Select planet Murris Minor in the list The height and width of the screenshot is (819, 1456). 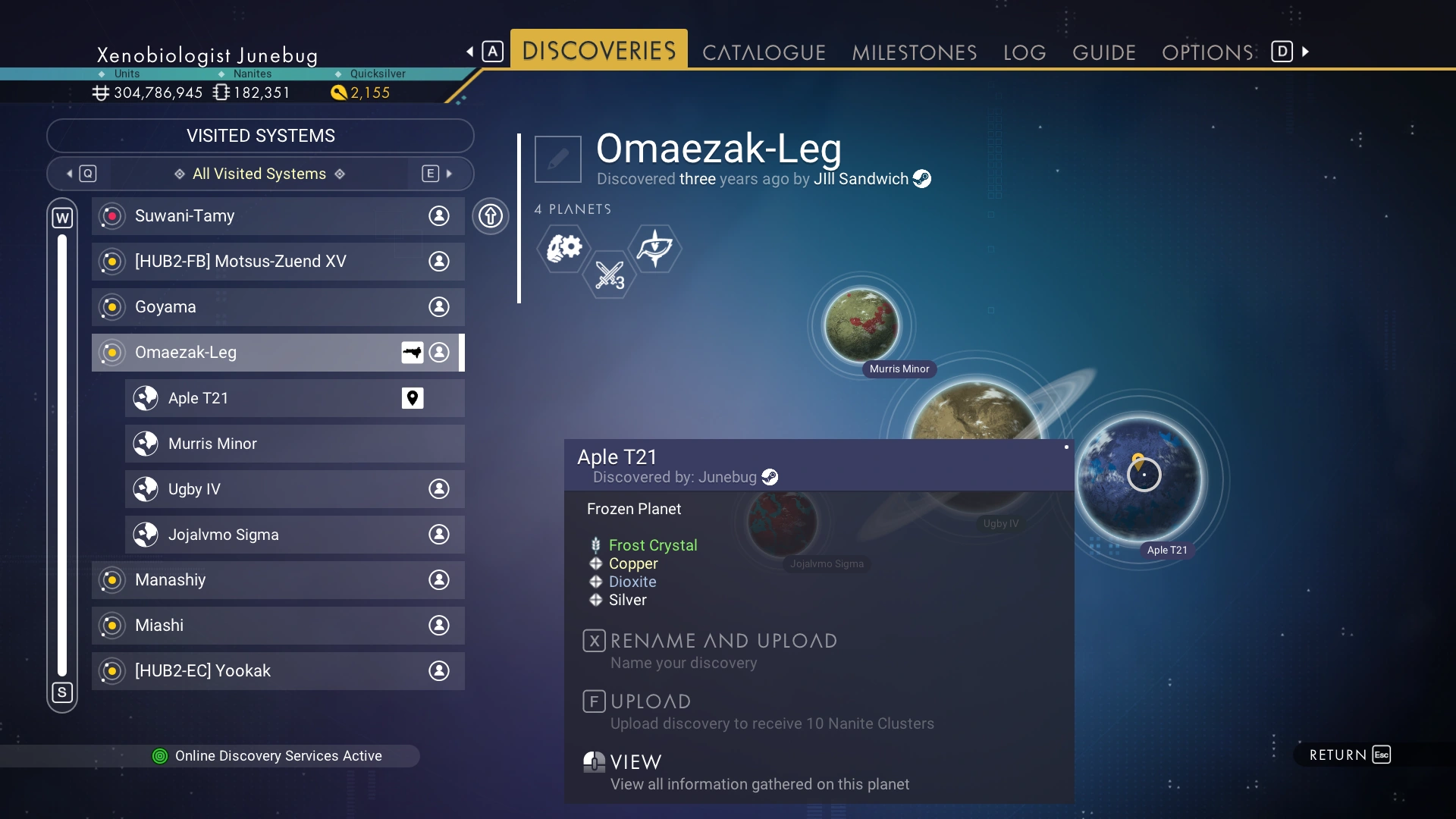(x=294, y=444)
